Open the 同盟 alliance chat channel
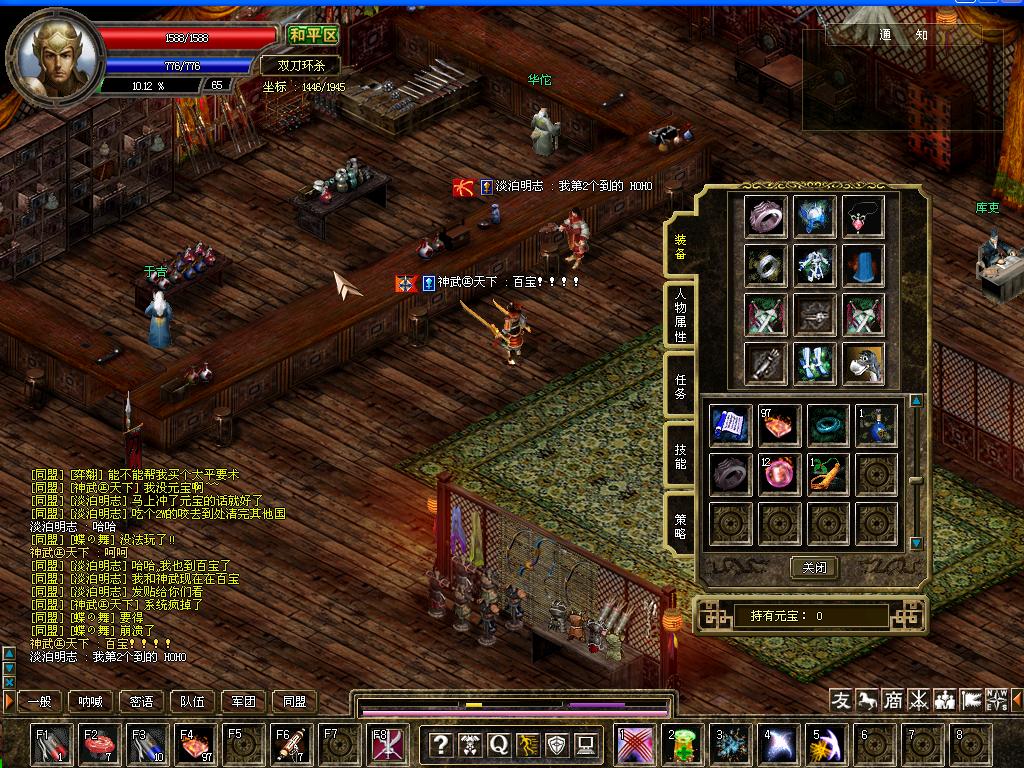This screenshot has width=1024, height=768. coord(294,702)
